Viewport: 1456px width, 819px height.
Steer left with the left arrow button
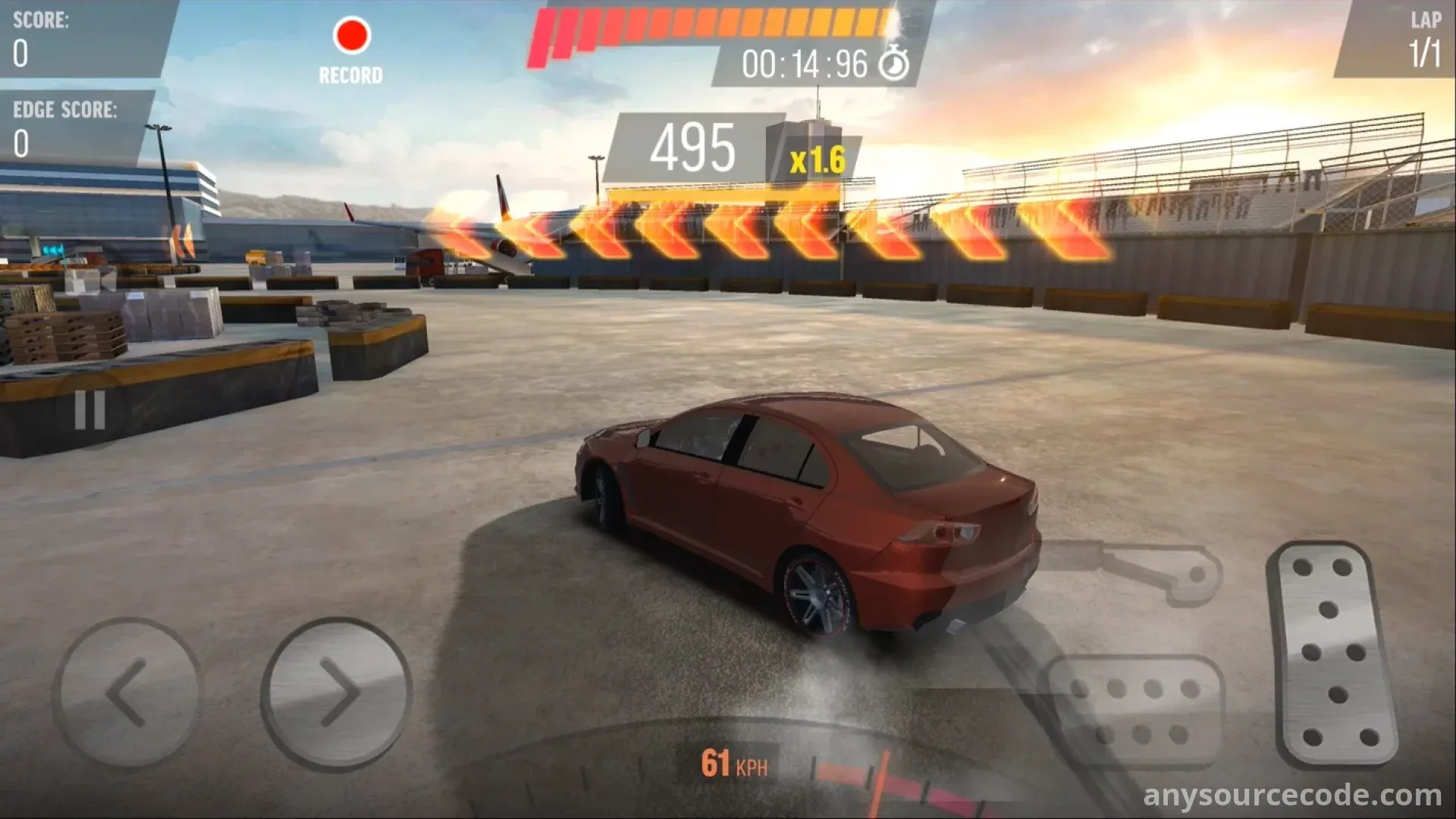[127, 692]
